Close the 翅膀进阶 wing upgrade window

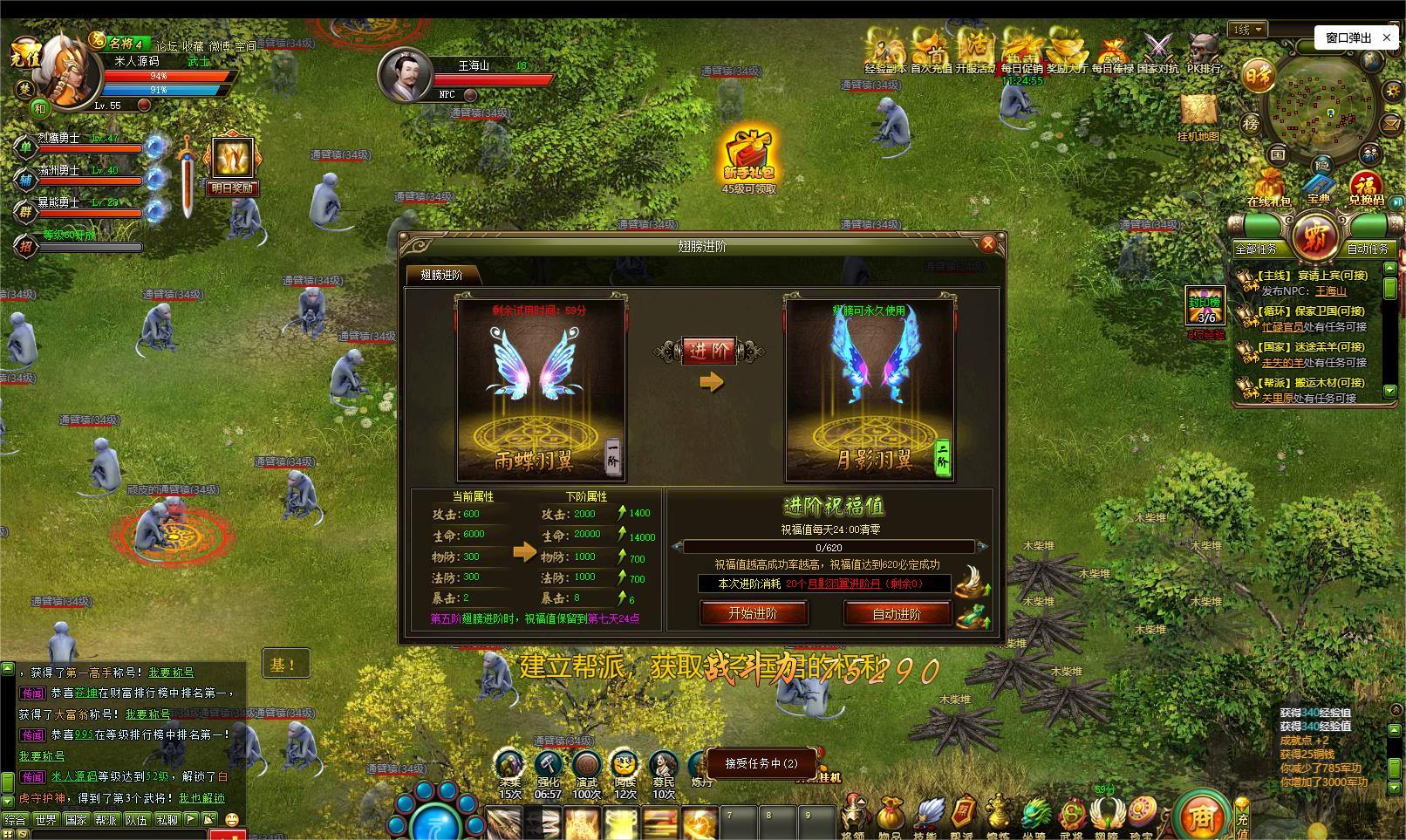point(987,244)
